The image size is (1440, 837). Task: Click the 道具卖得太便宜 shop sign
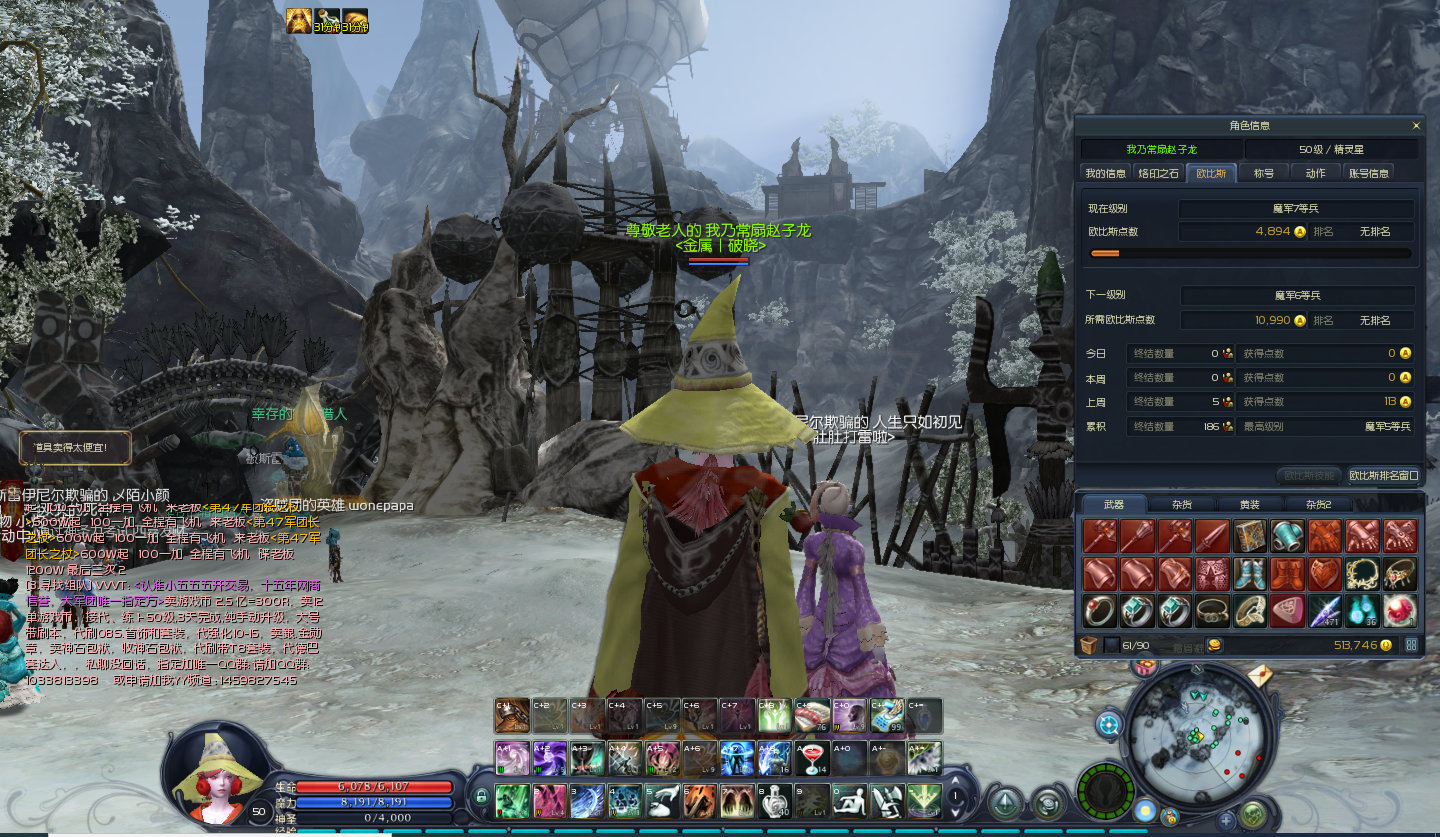pos(75,447)
